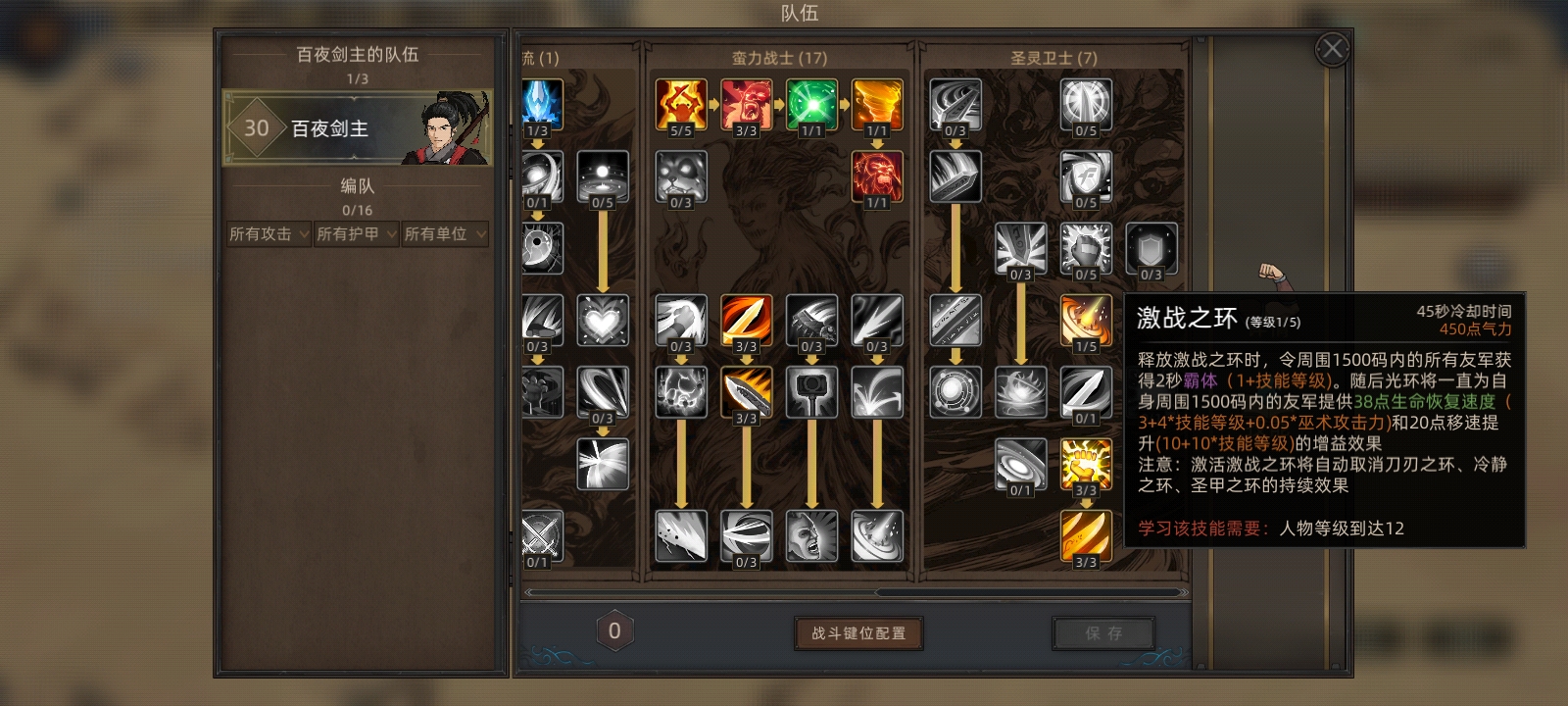Click the orange blade 3/3 skill icon
Screen dimensions: 1568x706
pyautogui.click(x=747, y=319)
